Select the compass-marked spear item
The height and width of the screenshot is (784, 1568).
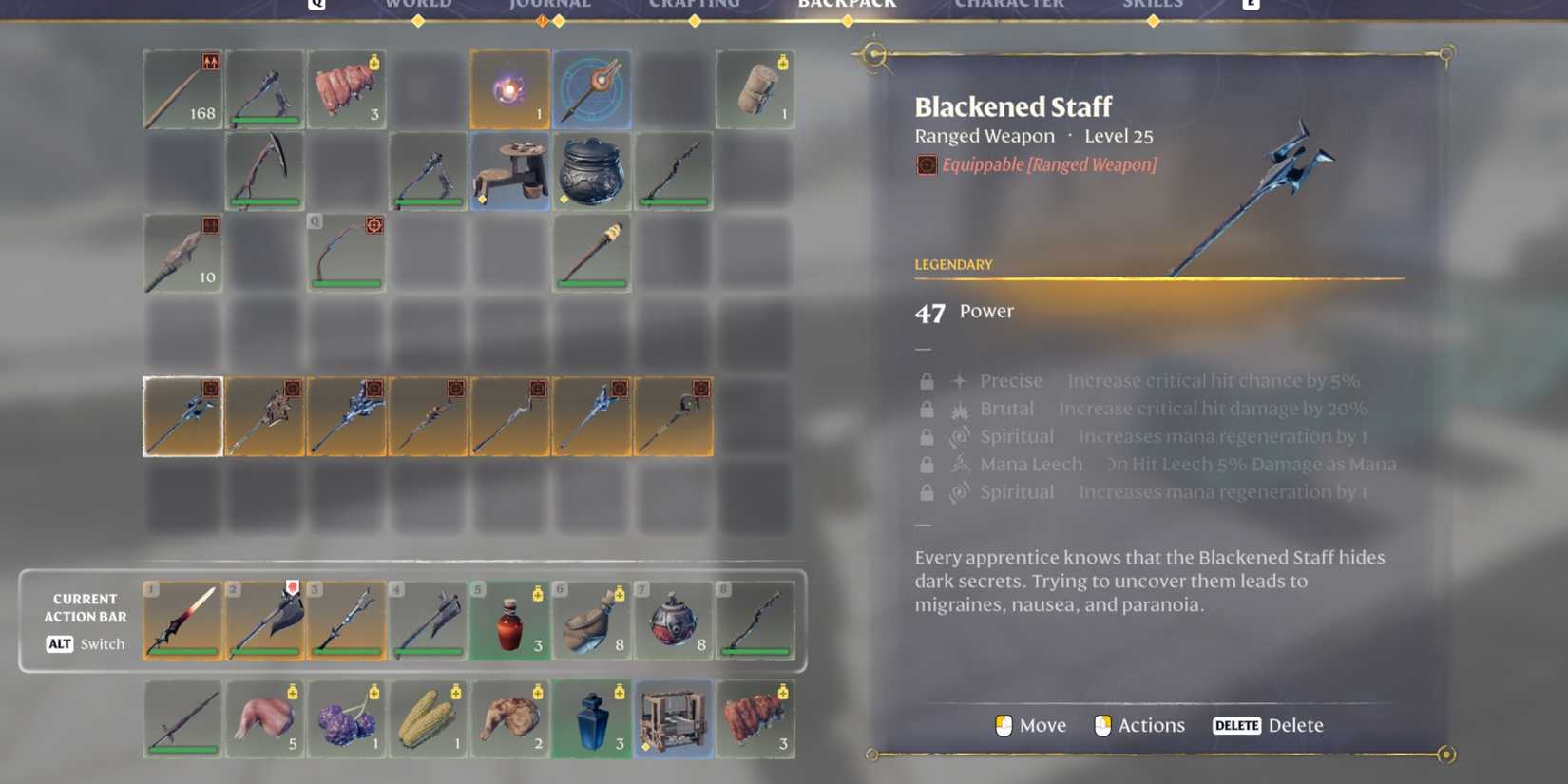[x=593, y=88]
